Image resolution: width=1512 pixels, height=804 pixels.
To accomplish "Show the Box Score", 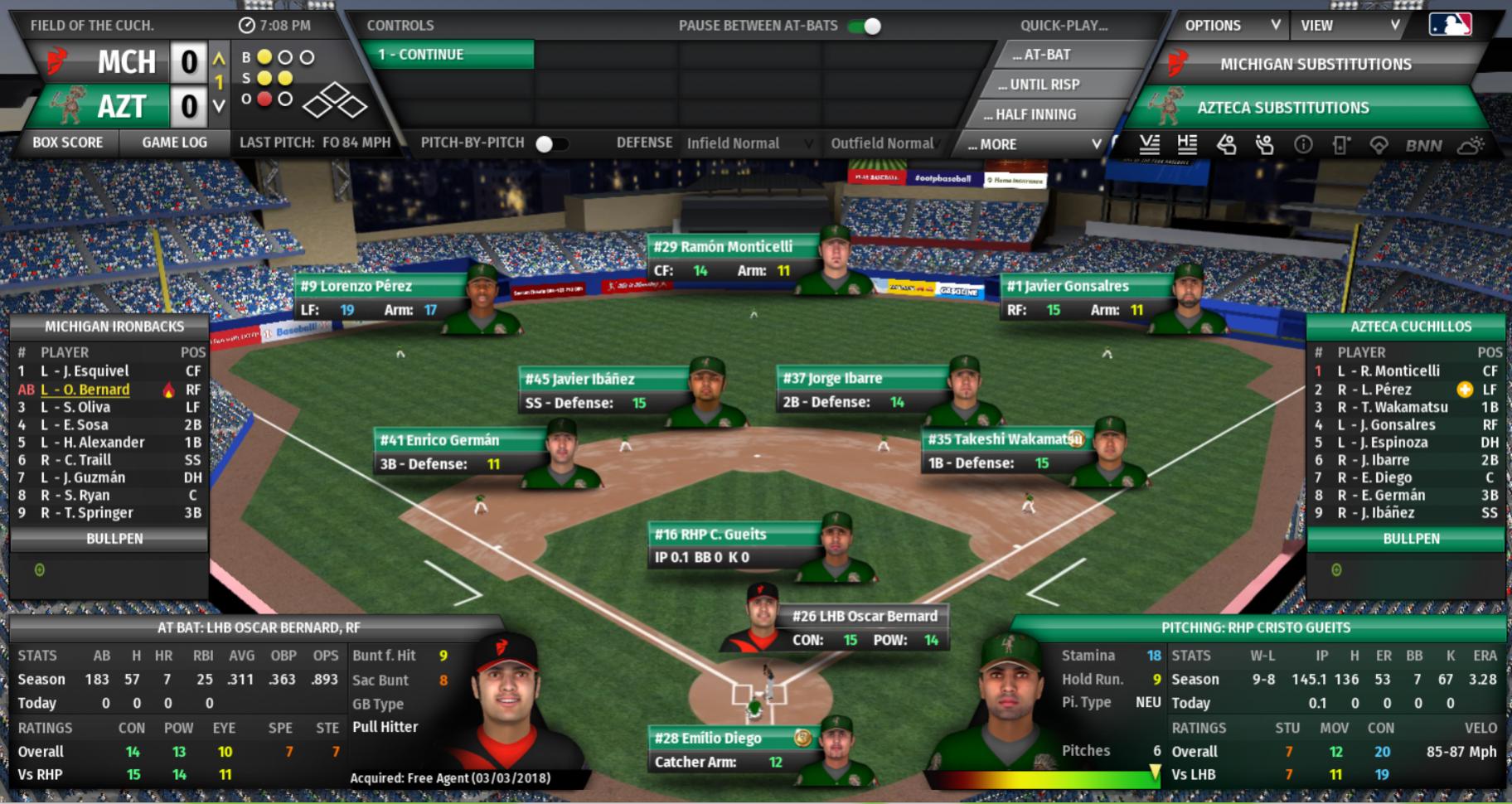I will point(68,143).
